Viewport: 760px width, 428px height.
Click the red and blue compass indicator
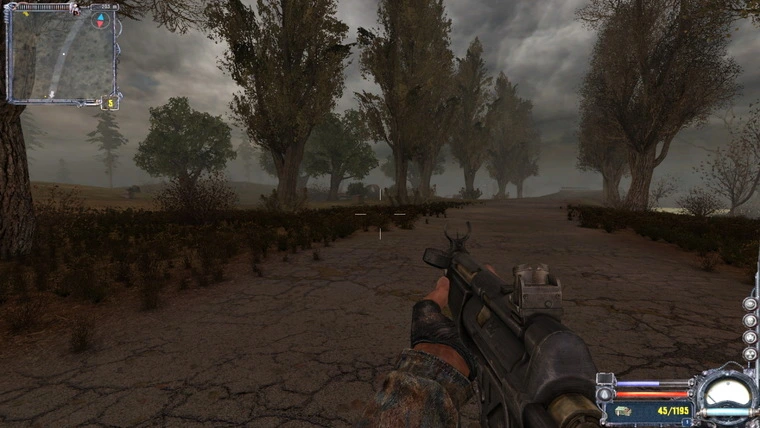(x=100, y=19)
